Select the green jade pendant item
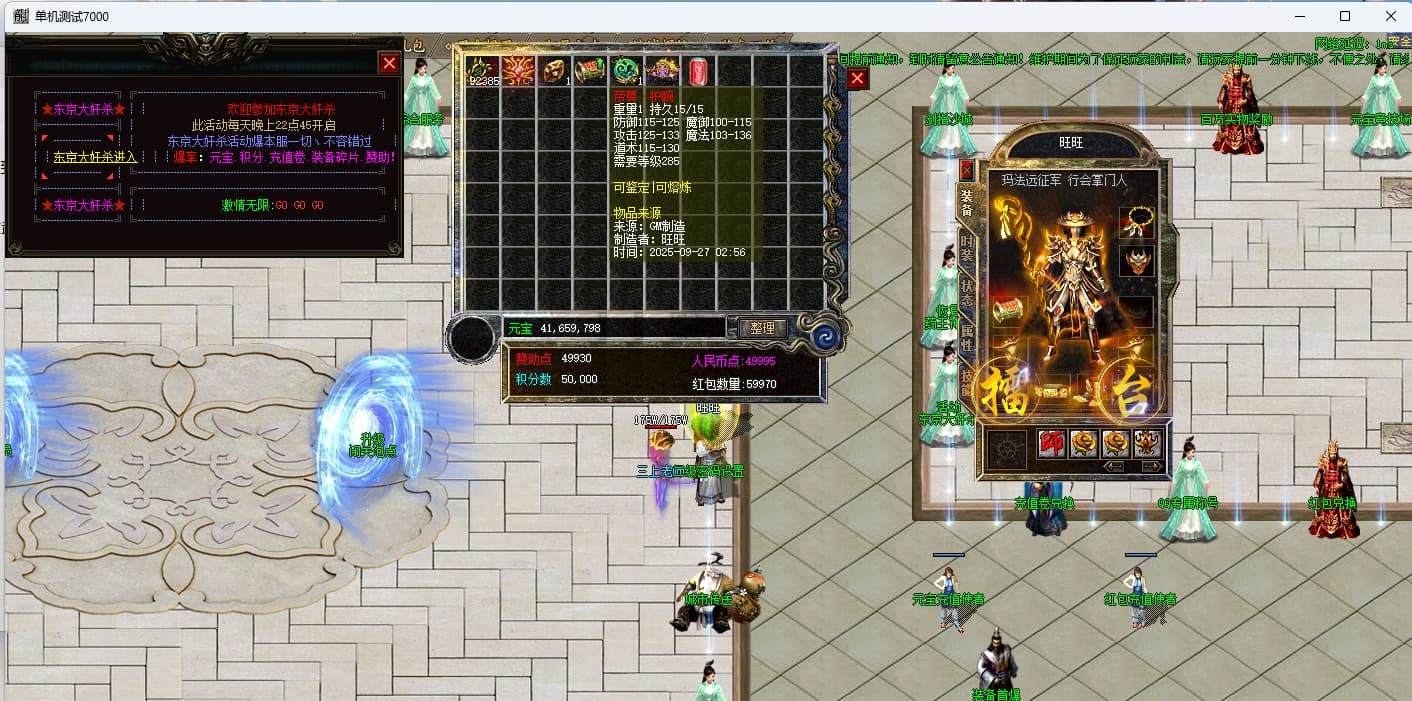The height and width of the screenshot is (701, 1412). coord(626,71)
